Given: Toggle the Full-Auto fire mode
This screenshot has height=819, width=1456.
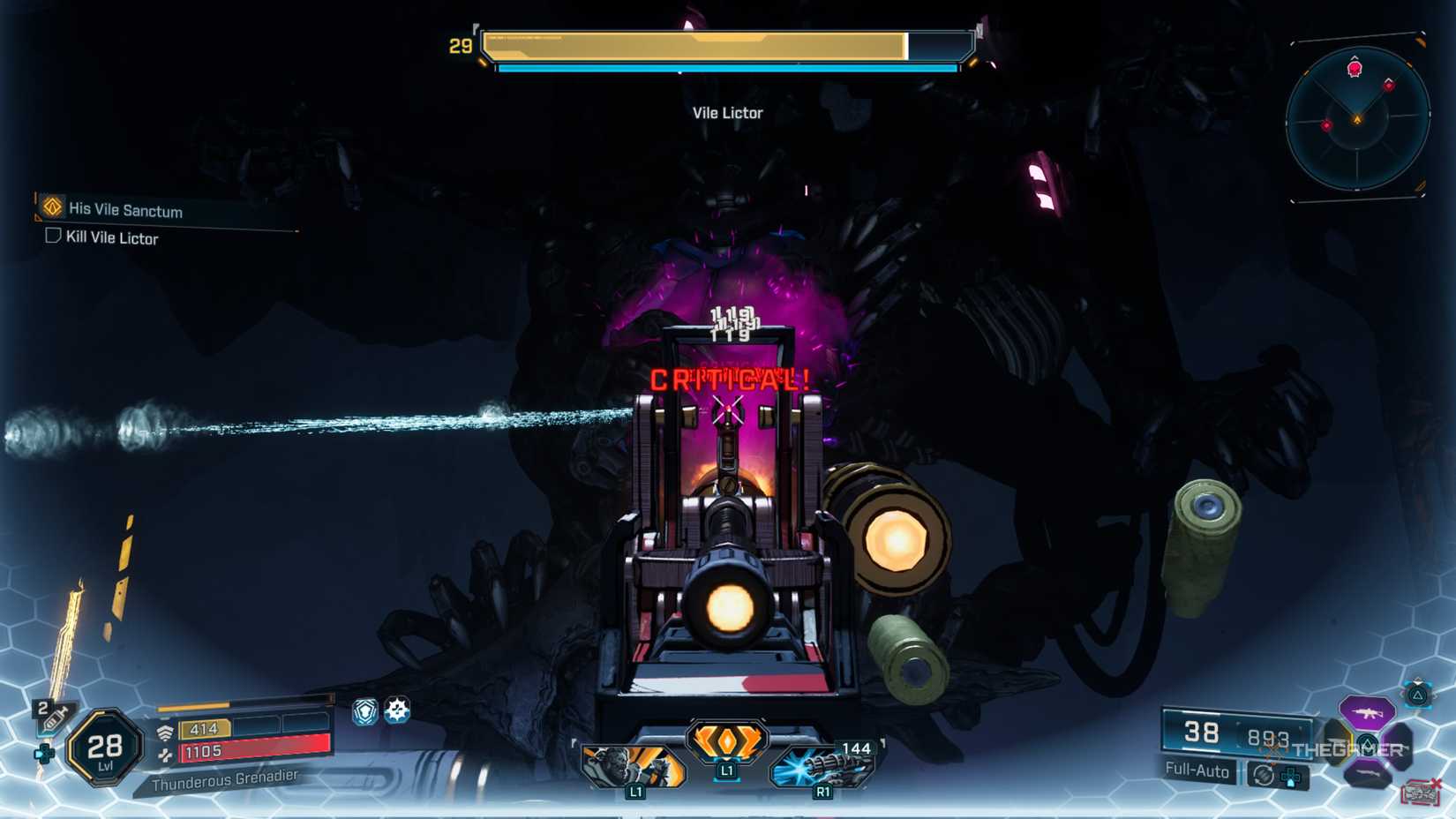Looking at the screenshot, I should pyautogui.click(x=1197, y=769).
